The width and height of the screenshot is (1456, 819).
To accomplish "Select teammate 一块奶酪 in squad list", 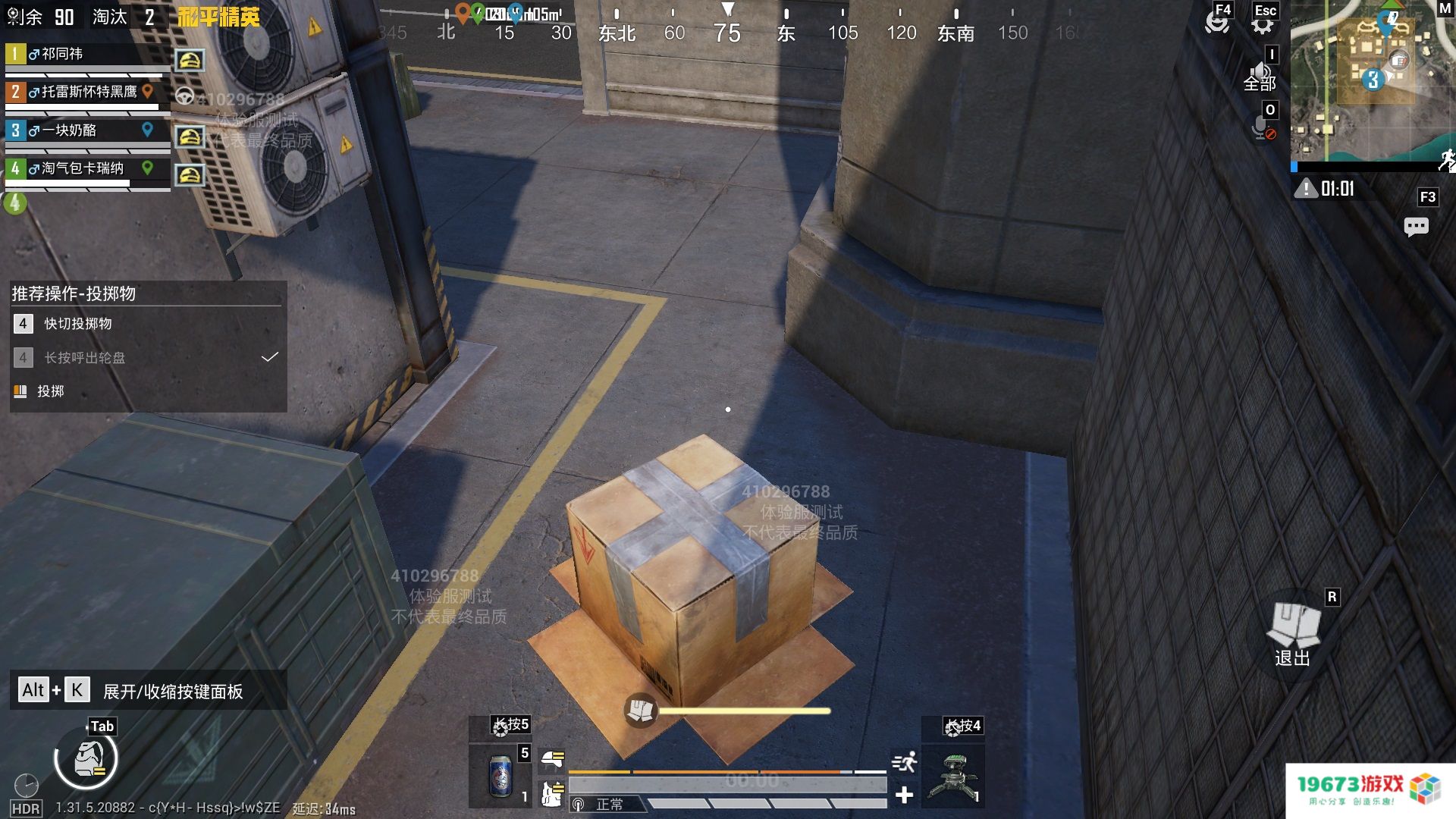I will 69,130.
